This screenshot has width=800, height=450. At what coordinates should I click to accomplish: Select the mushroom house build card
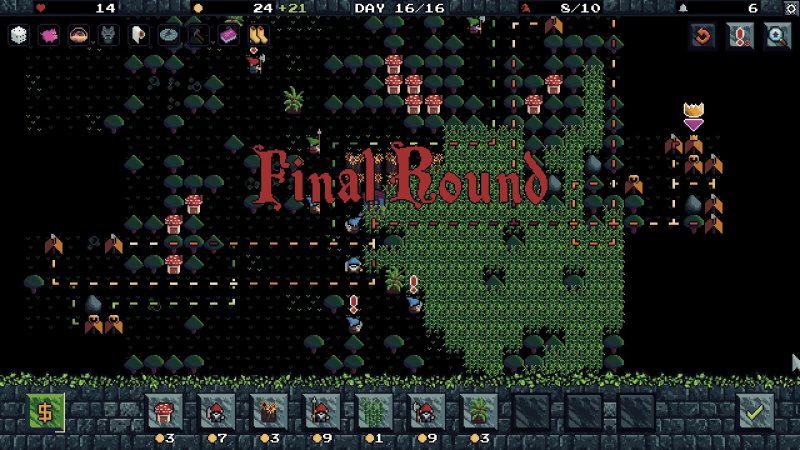[x=164, y=410]
